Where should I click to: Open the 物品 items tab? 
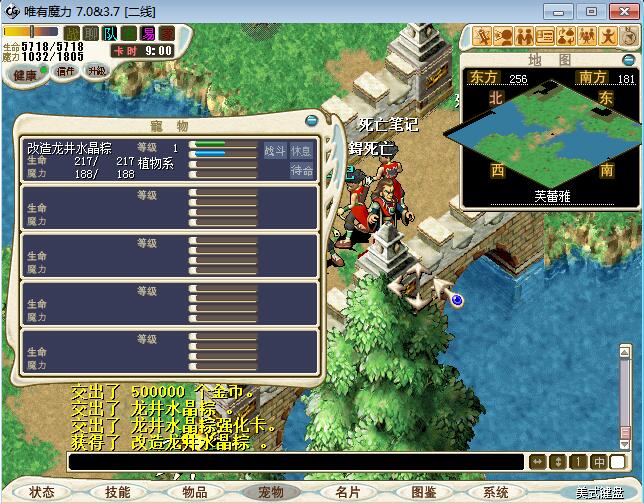[194, 492]
